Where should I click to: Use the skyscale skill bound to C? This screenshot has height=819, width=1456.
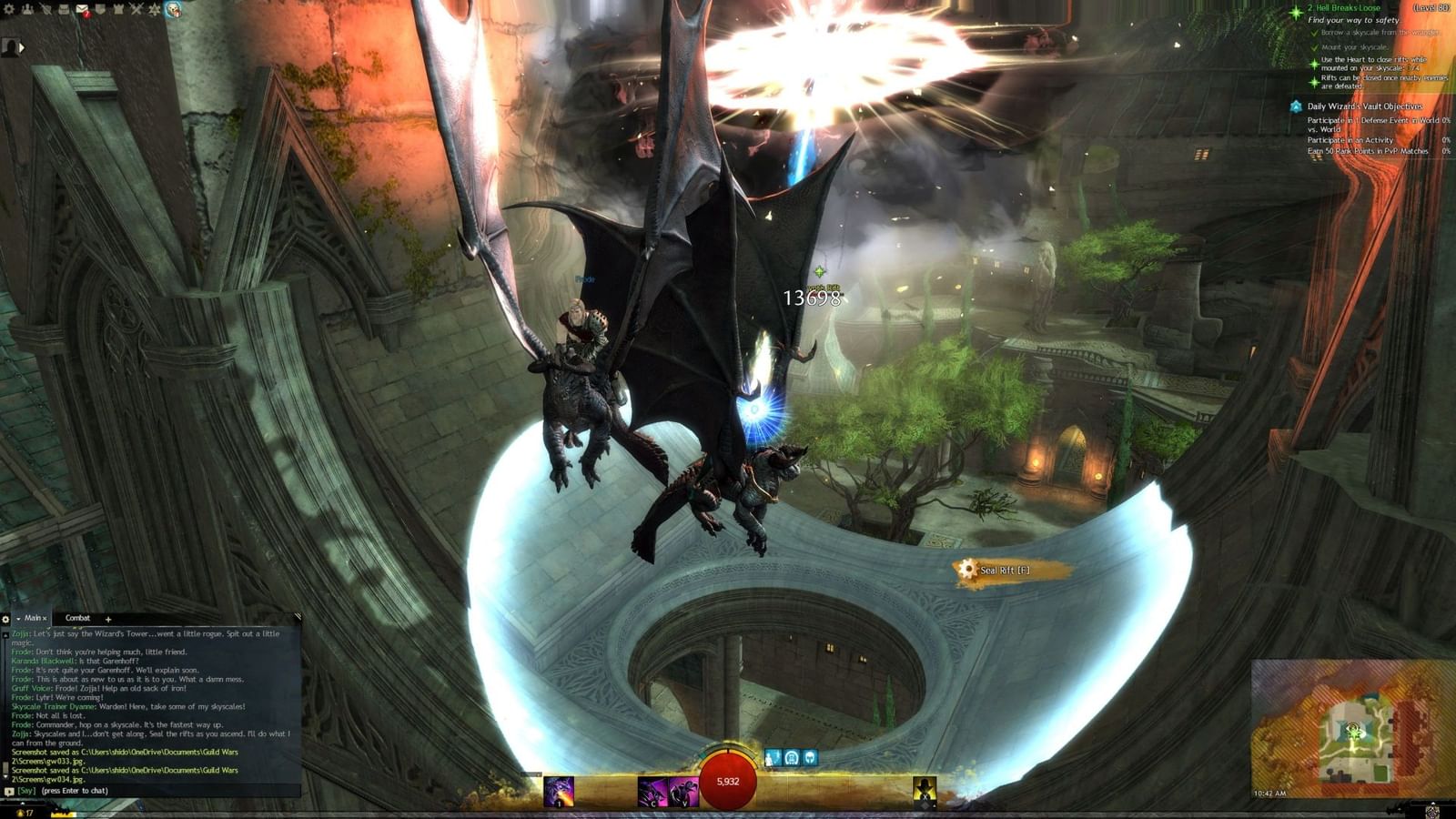(x=653, y=790)
